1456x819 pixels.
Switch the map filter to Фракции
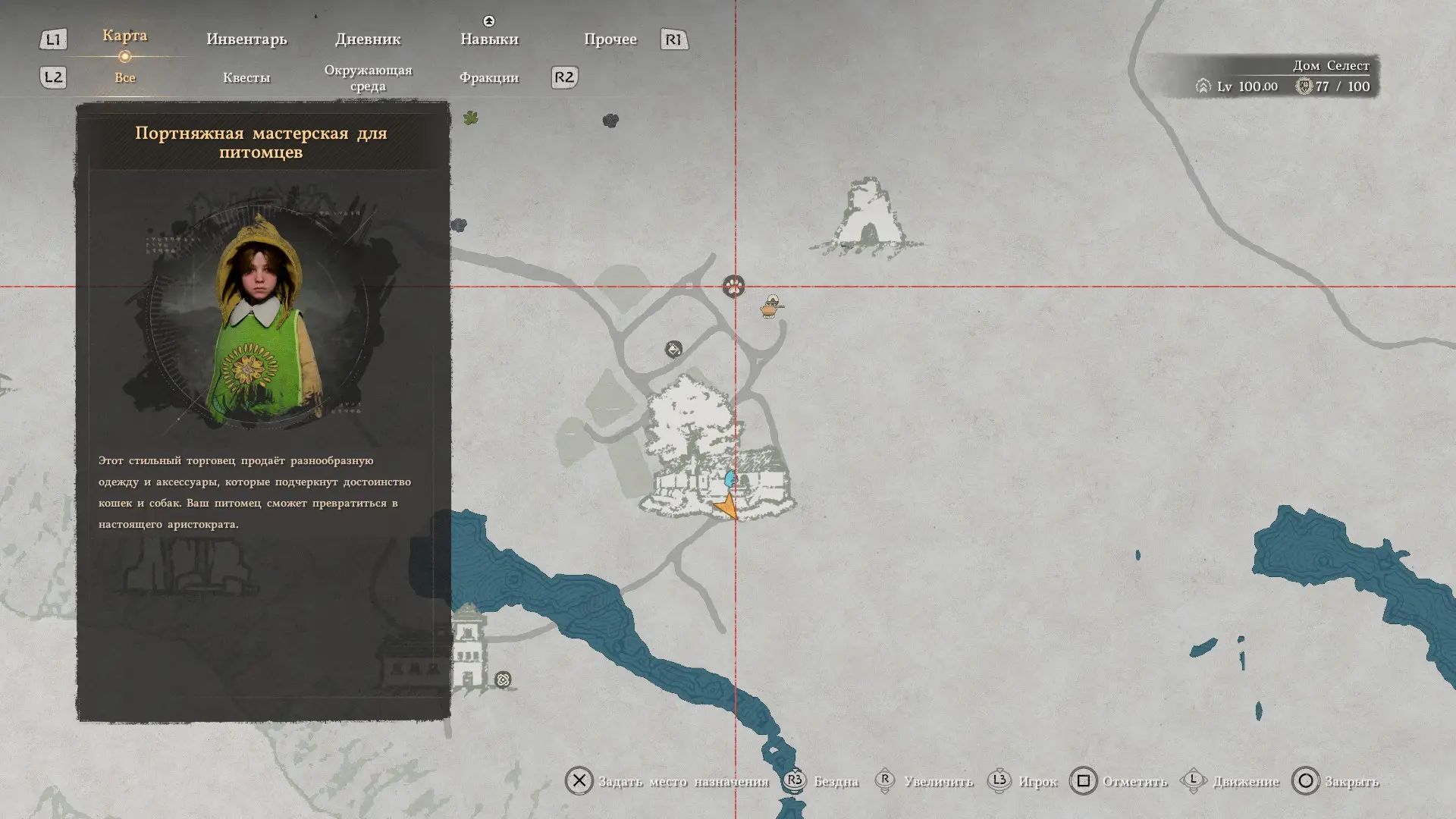(x=489, y=77)
